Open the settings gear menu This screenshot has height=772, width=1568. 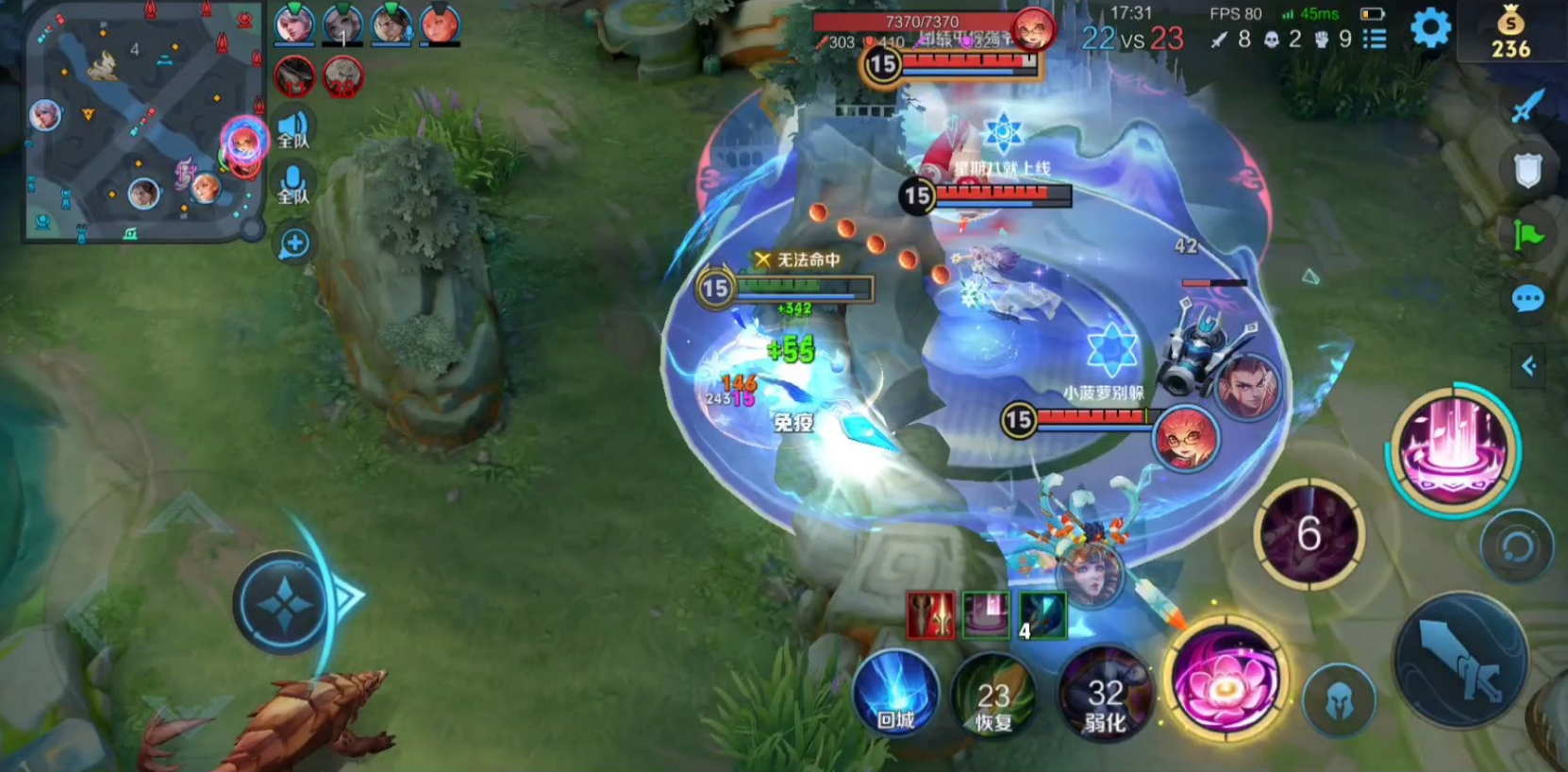coord(1430,28)
